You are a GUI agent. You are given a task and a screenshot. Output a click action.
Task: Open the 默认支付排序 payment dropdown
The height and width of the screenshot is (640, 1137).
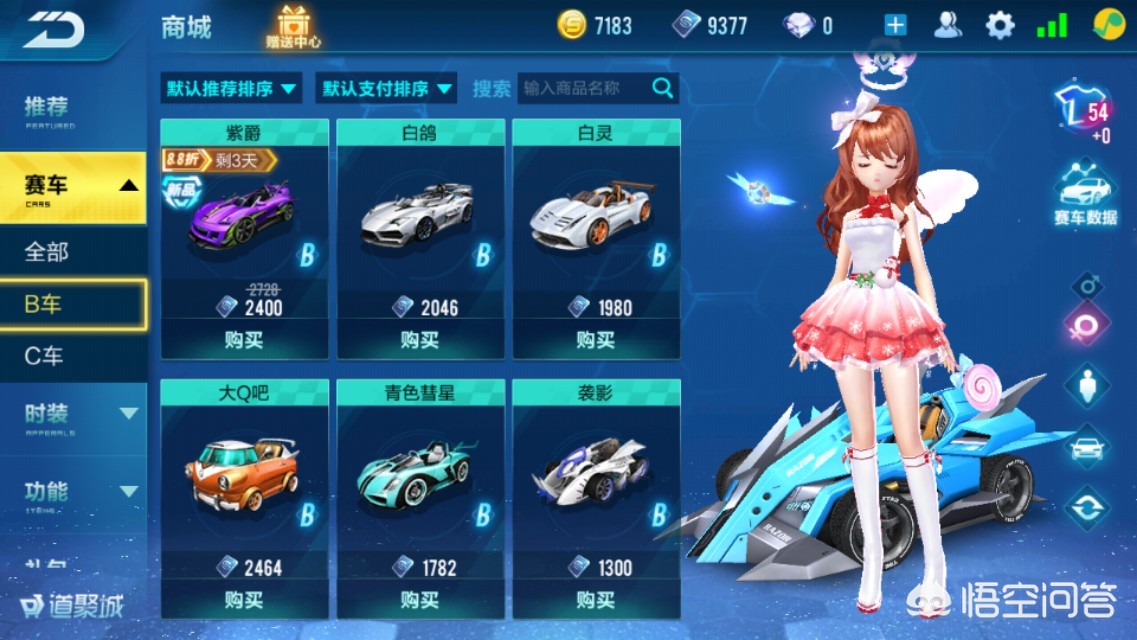[x=386, y=89]
